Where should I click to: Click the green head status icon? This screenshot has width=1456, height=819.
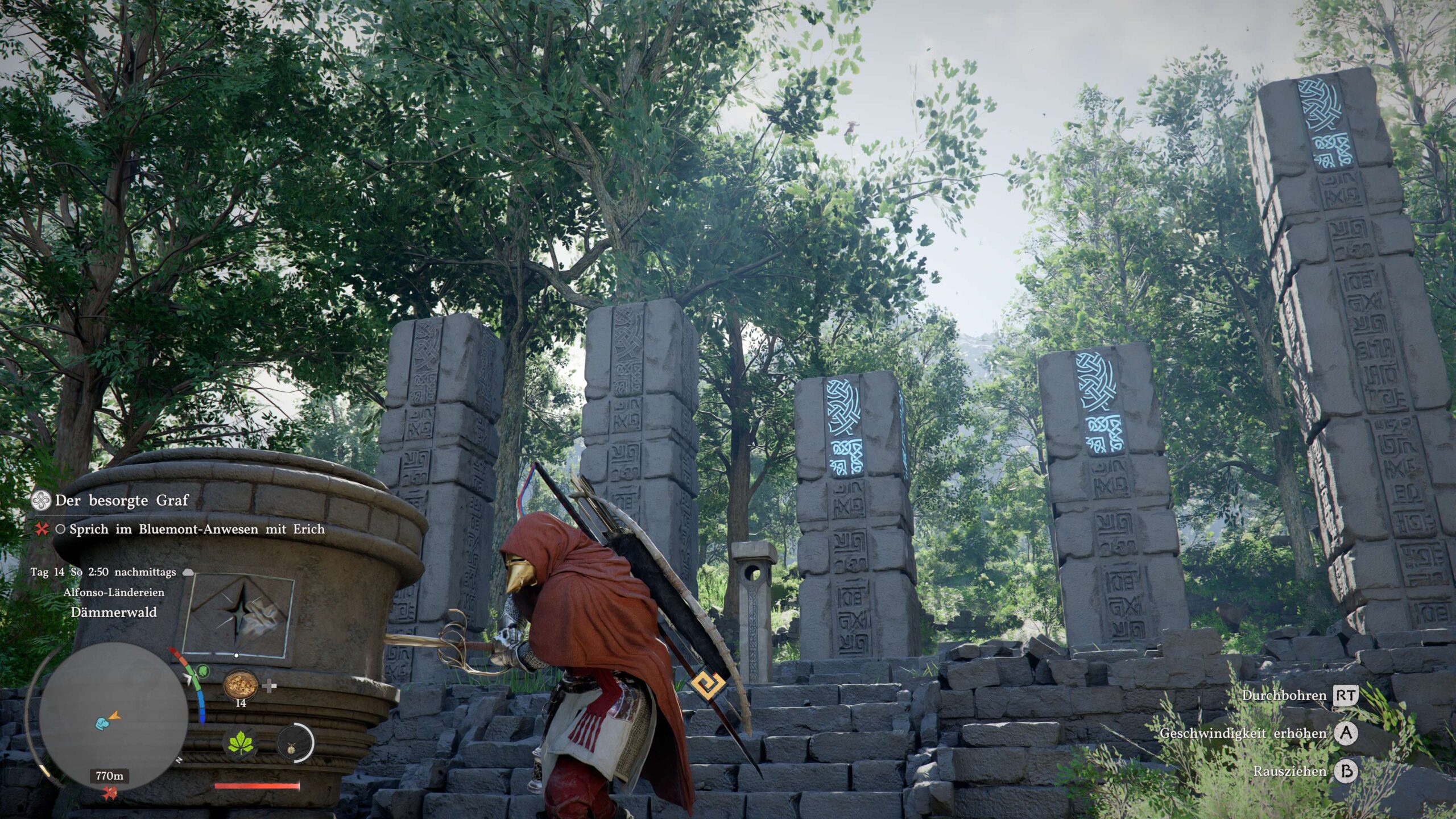coord(203,672)
